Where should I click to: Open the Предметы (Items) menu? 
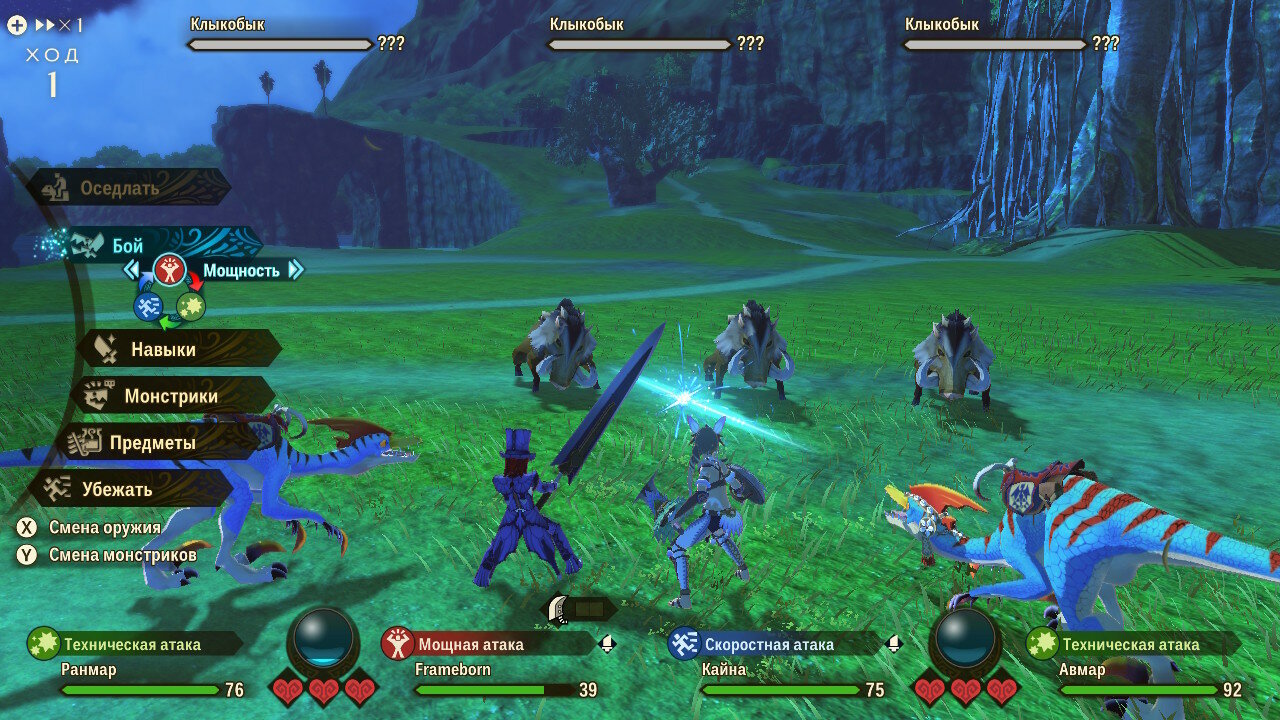152,442
